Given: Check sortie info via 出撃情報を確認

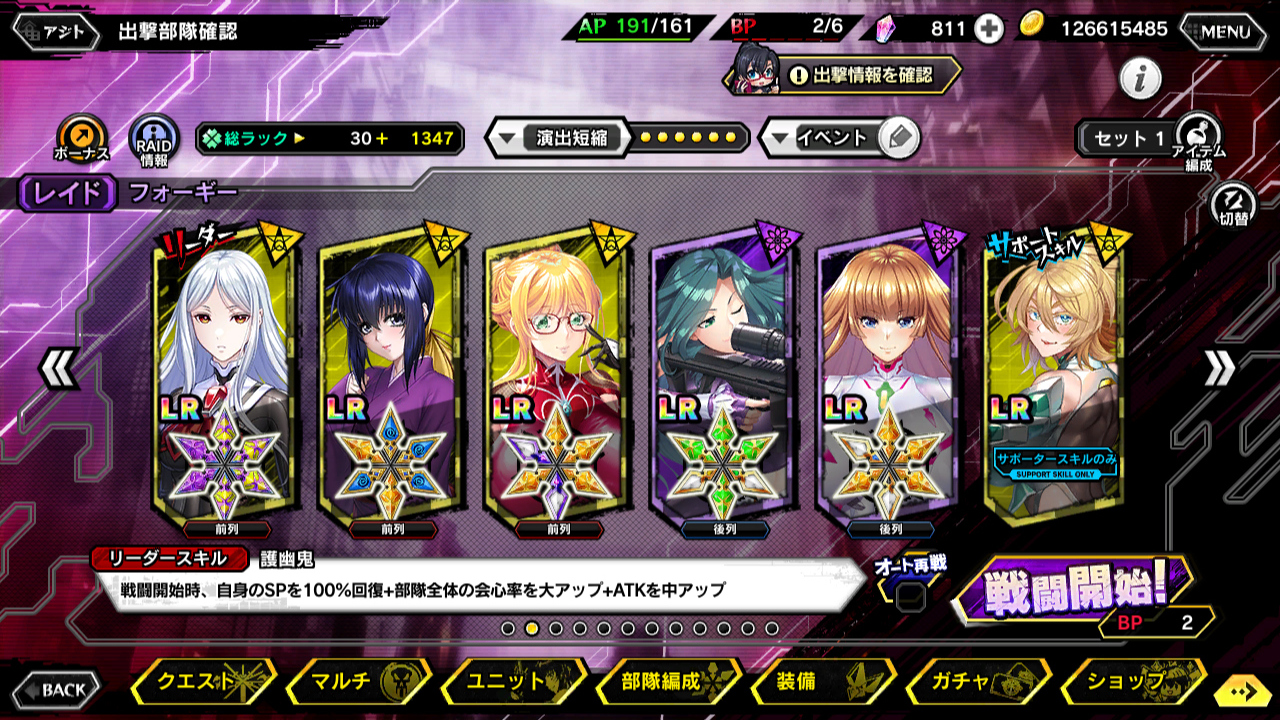Looking at the screenshot, I should tap(861, 75).
